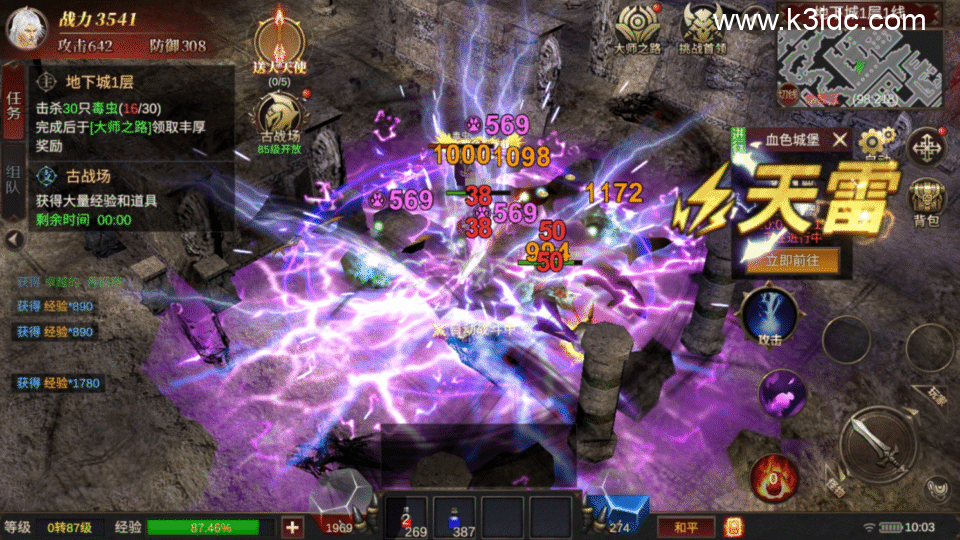Open the character portrait panel
960x540 pixels.
coord(26,29)
